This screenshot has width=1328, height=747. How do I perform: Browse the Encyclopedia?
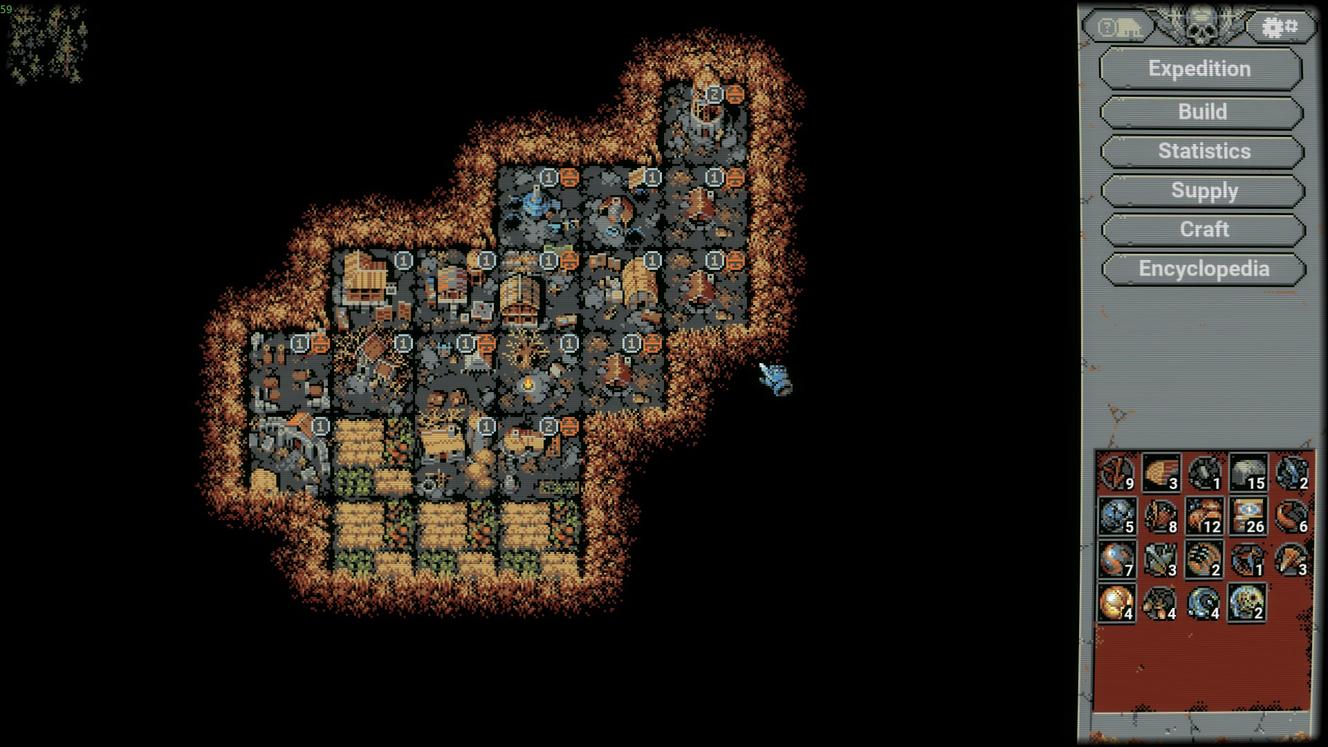pos(1203,268)
